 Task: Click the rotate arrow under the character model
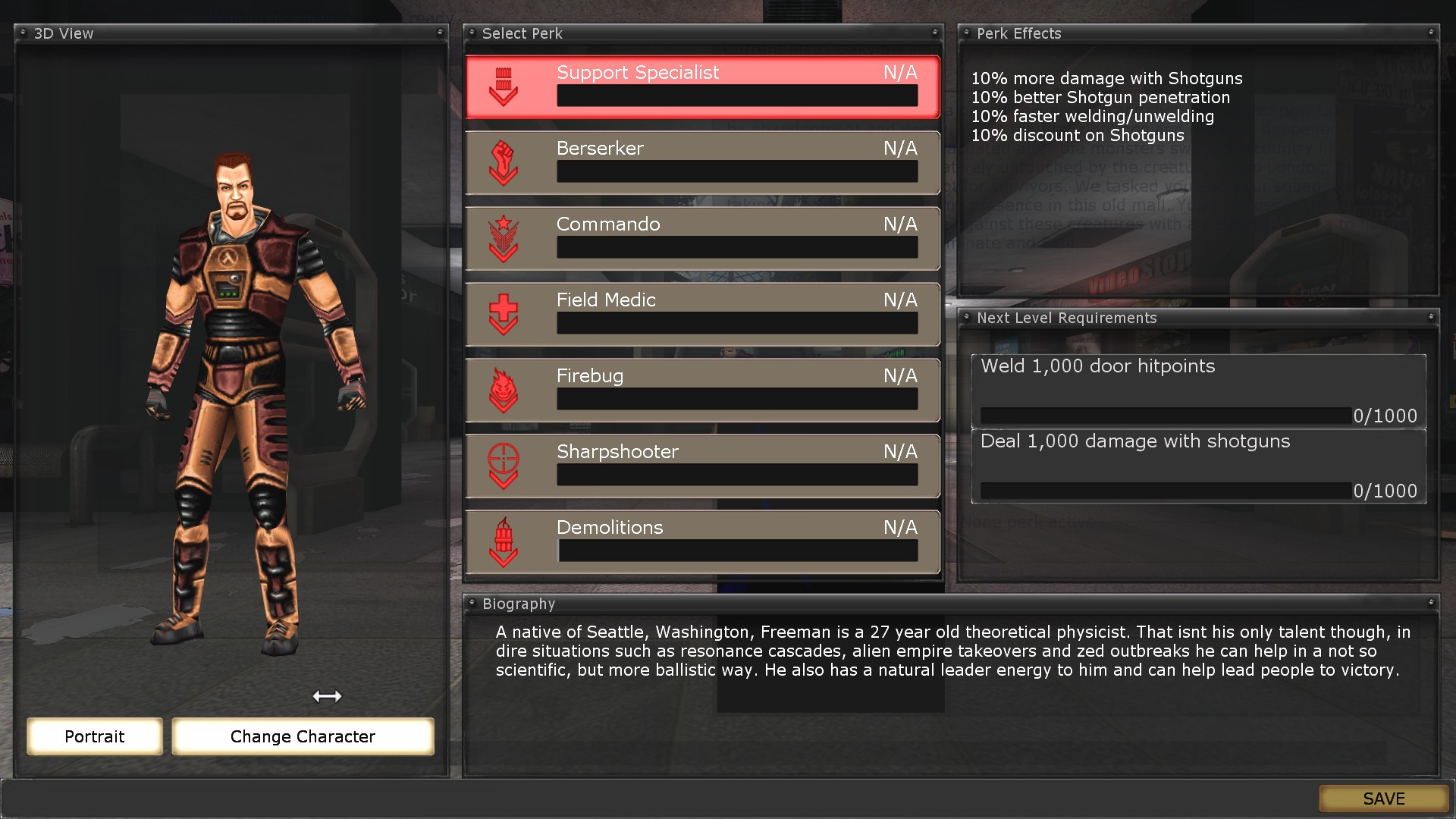327,695
